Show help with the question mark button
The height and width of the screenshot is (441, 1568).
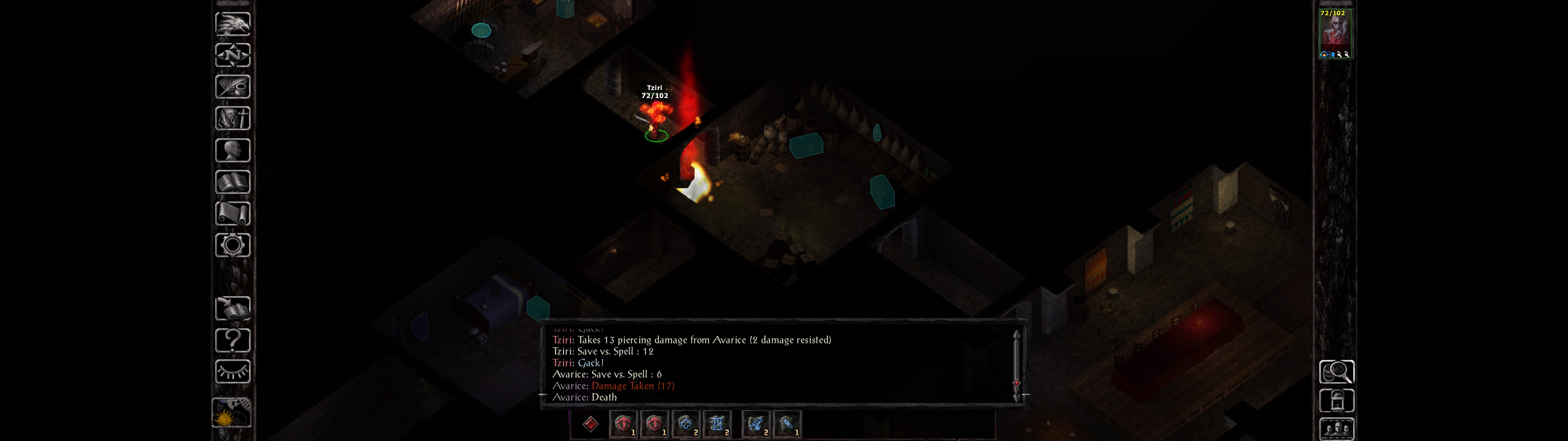232,340
